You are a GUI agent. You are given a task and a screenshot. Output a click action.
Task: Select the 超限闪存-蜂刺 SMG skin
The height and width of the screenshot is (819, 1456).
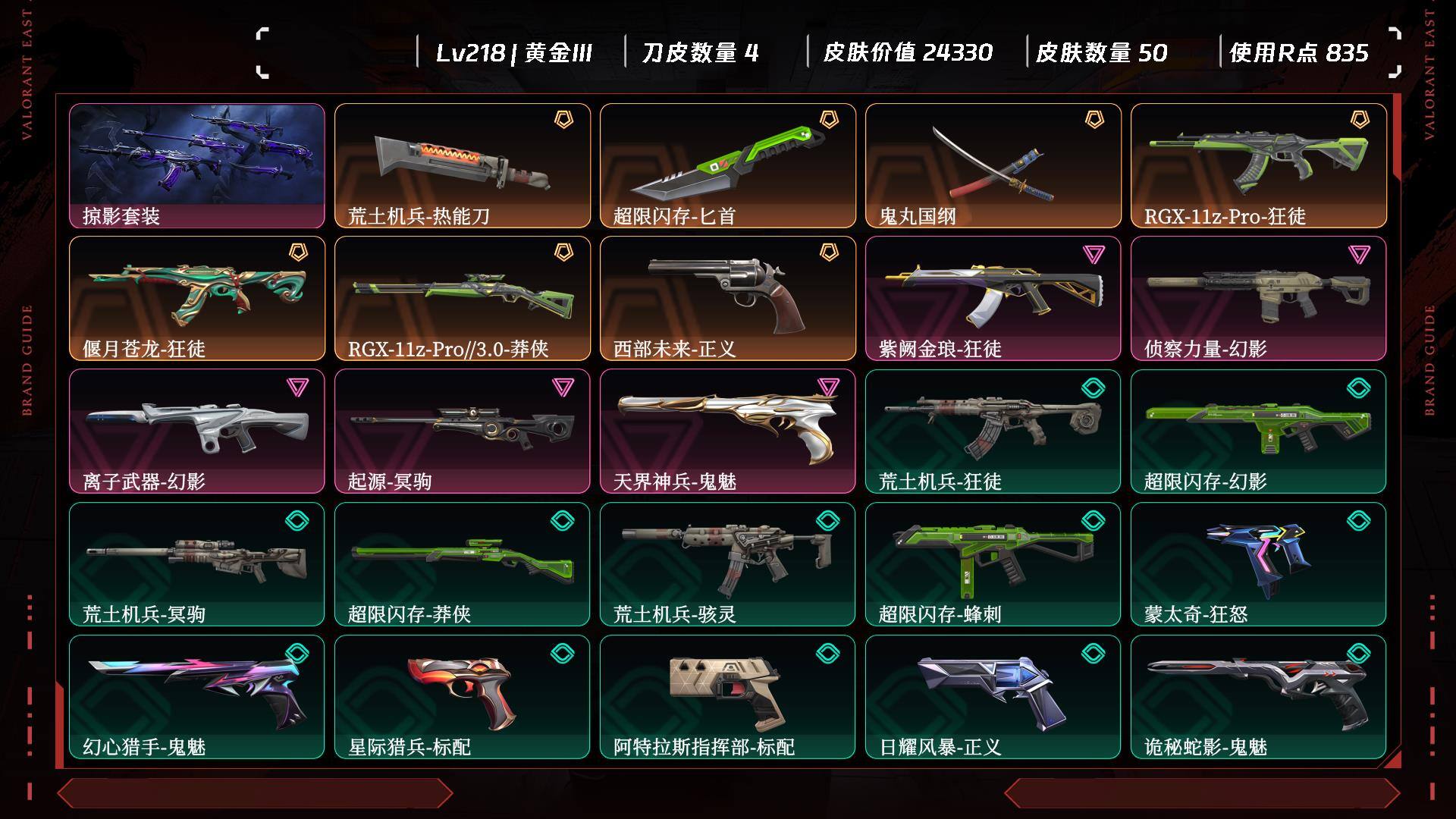click(x=993, y=563)
